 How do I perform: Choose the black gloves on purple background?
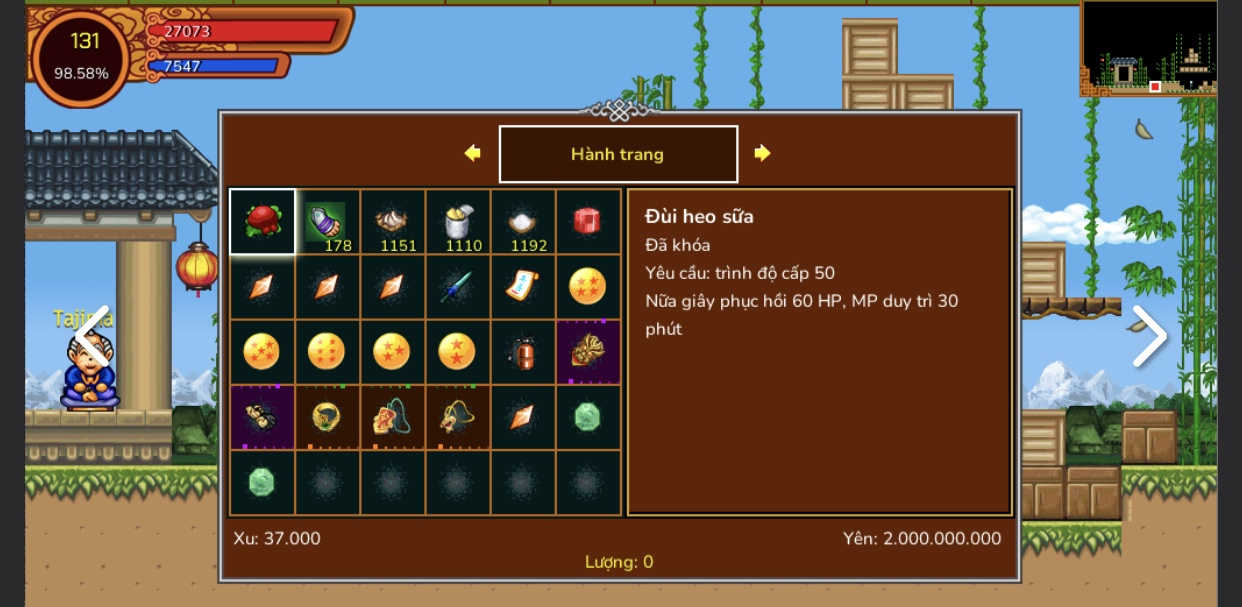pos(262,417)
